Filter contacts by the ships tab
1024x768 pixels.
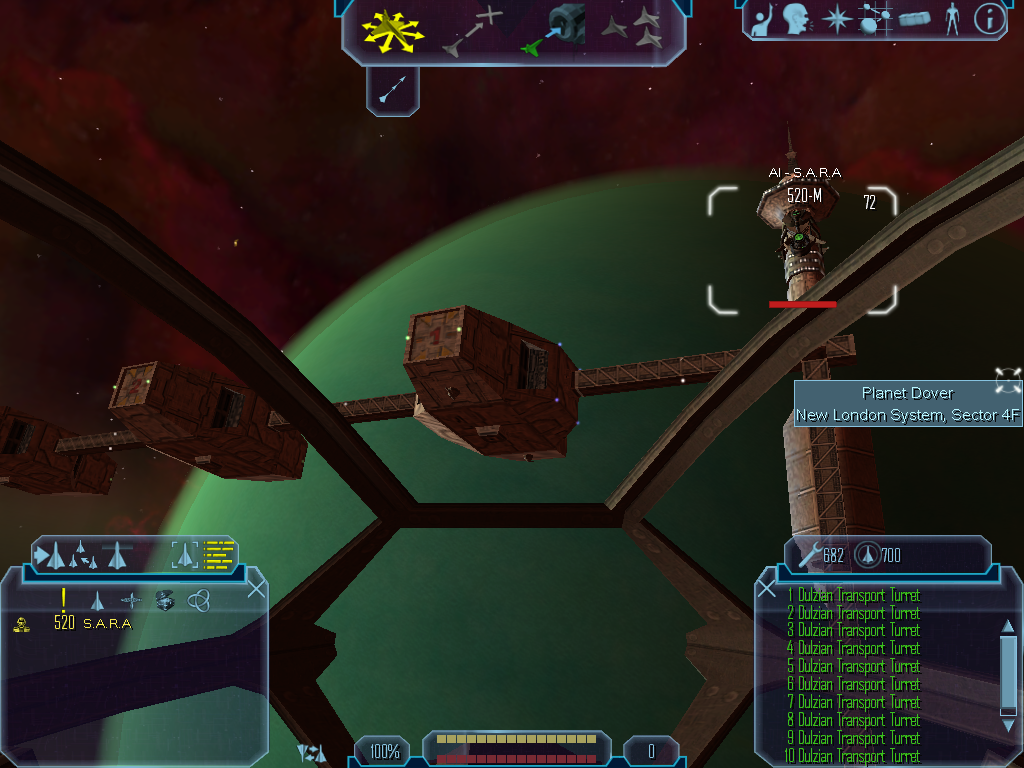pos(98,600)
